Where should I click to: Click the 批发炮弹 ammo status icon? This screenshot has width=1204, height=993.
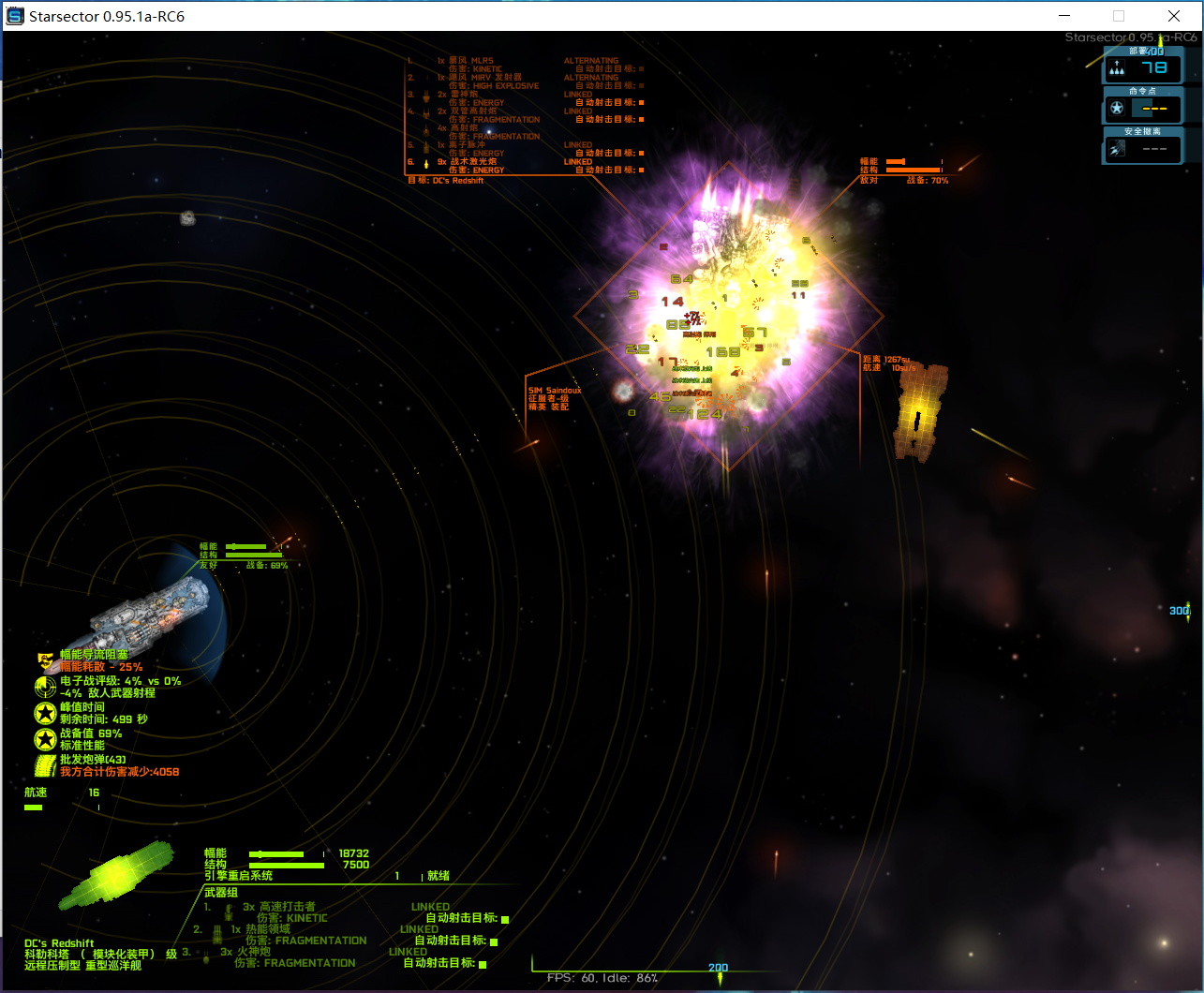pyautogui.click(x=45, y=763)
